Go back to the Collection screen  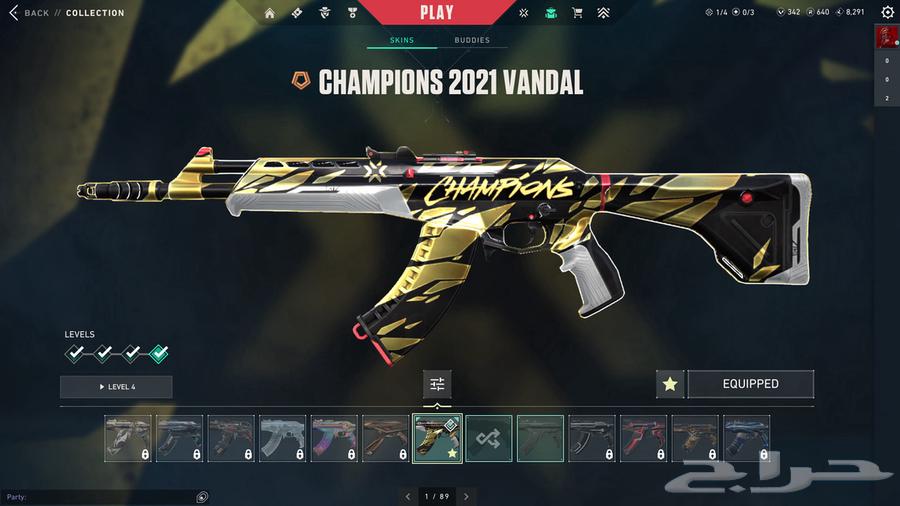(30, 13)
